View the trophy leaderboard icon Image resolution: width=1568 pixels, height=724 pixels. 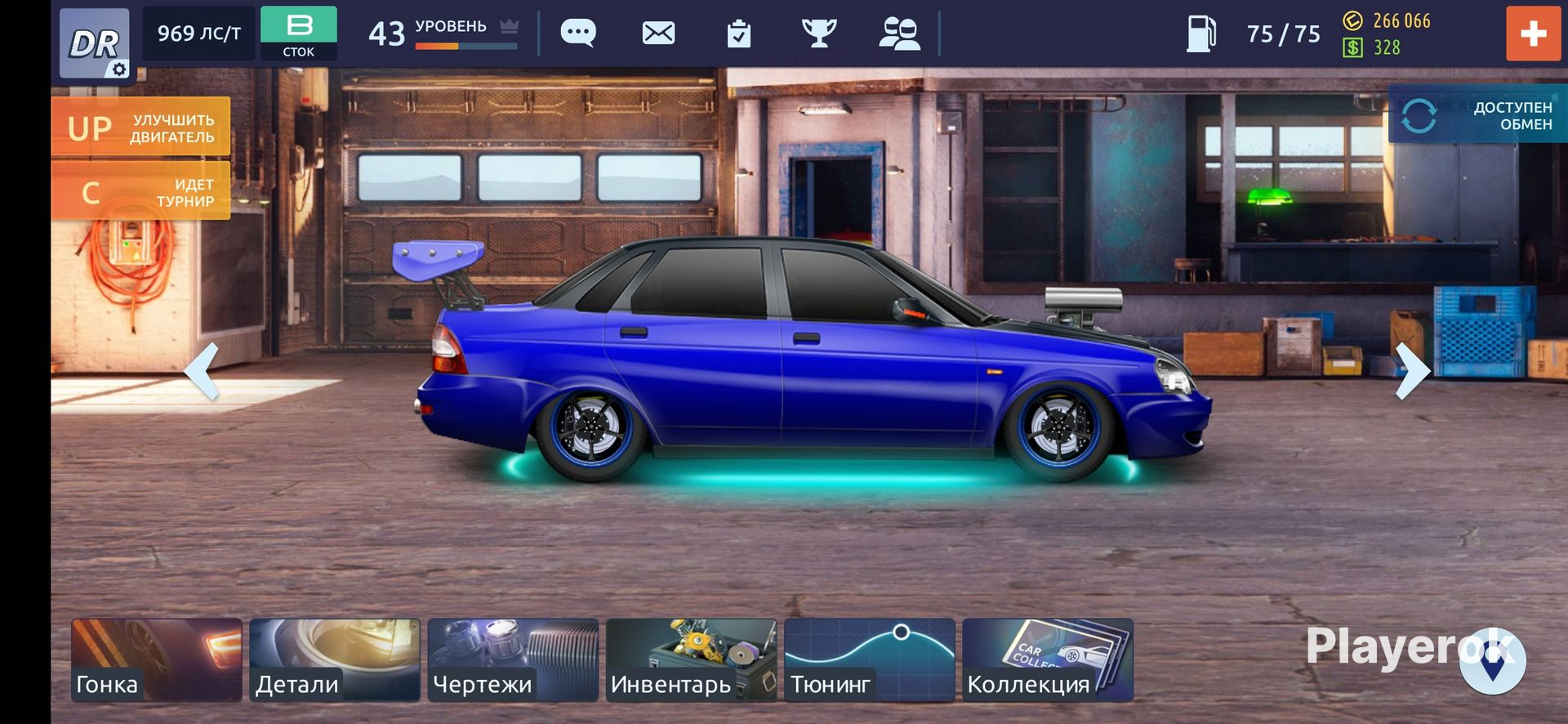819,34
